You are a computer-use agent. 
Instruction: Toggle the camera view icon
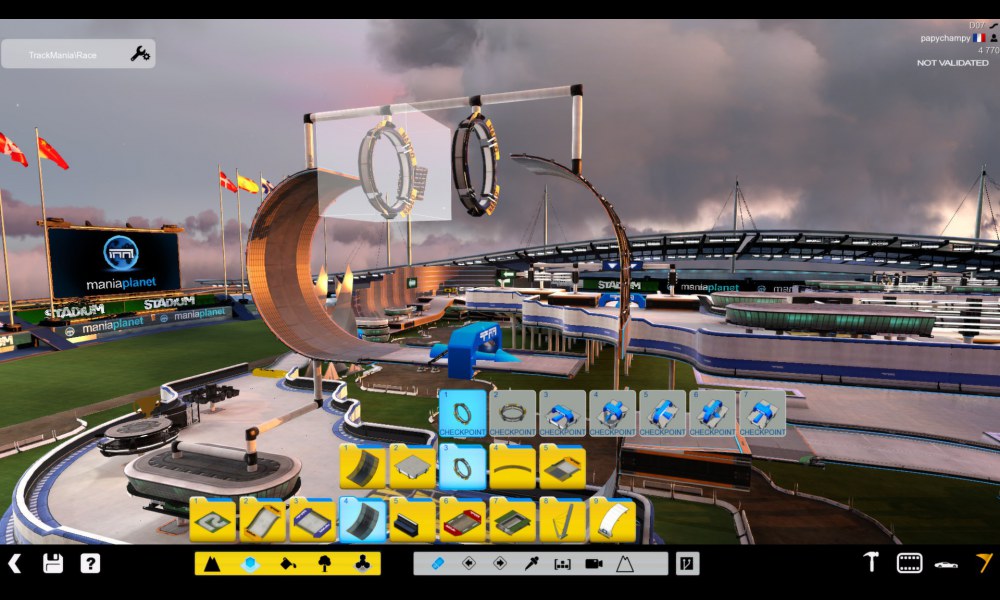pyautogui.click(x=593, y=564)
